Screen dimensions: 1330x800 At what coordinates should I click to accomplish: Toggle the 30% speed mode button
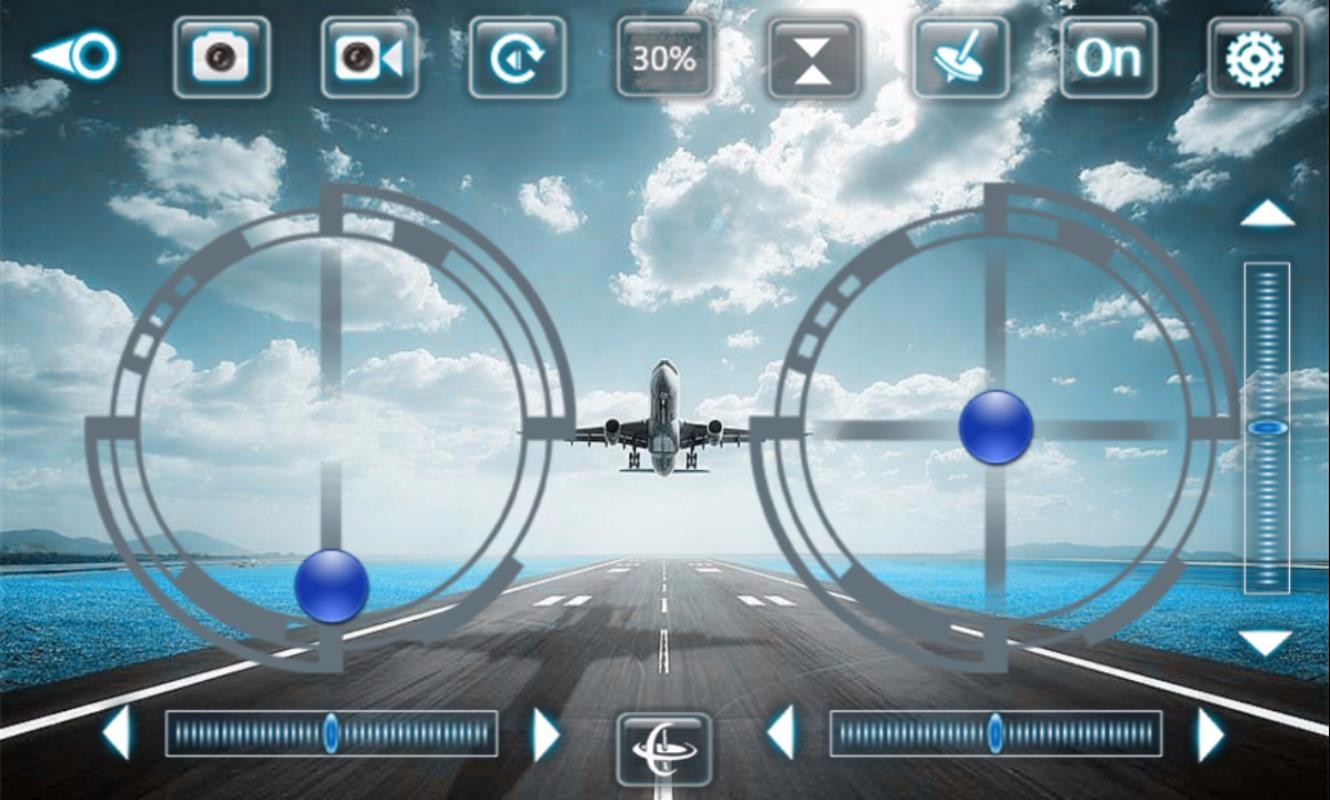pyautogui.click(x=663, y=58)
